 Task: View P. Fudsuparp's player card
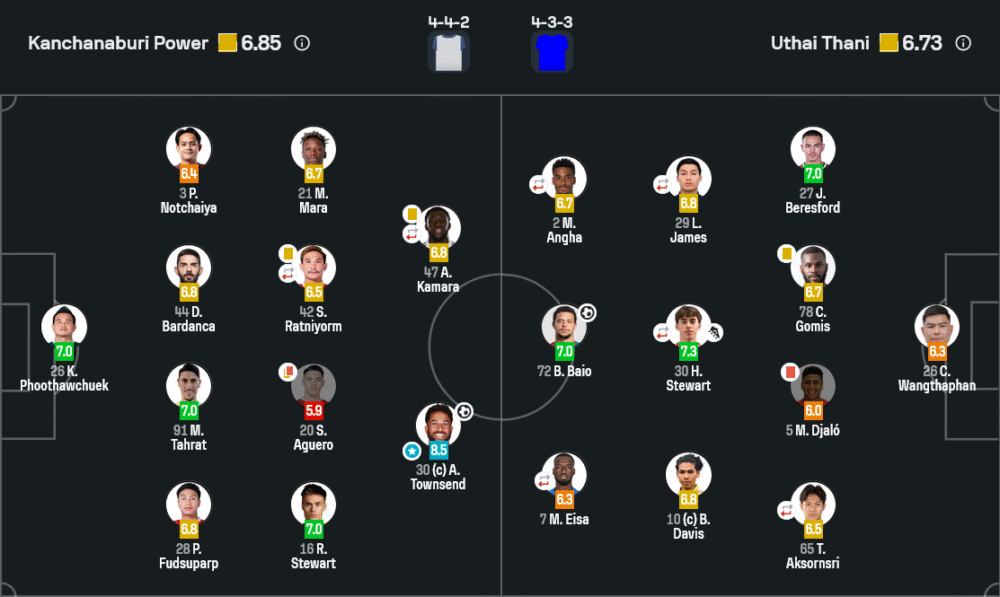tap(188, 504)
